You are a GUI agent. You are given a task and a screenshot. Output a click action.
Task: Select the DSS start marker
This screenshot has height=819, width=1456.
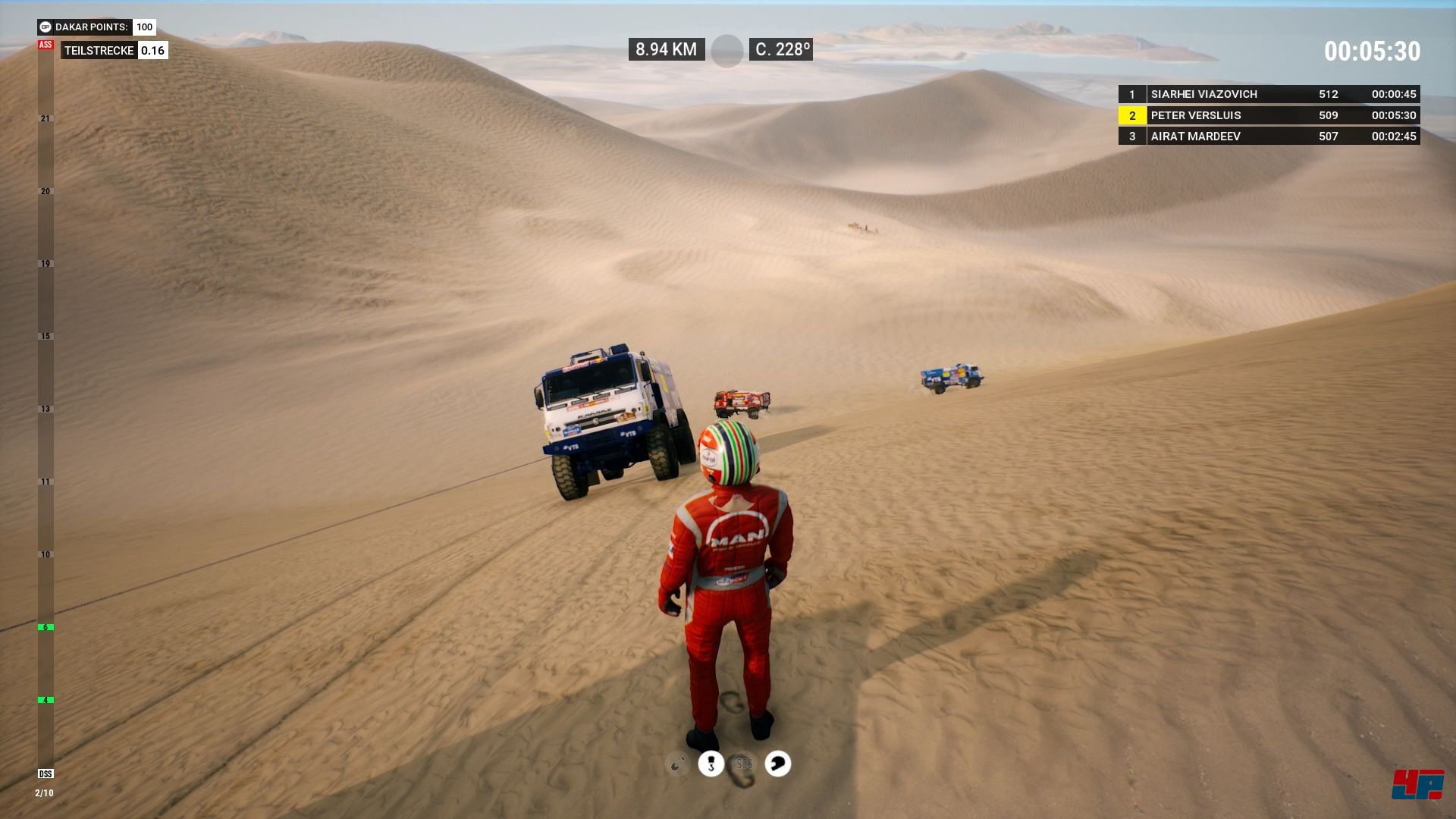point(45,773)
